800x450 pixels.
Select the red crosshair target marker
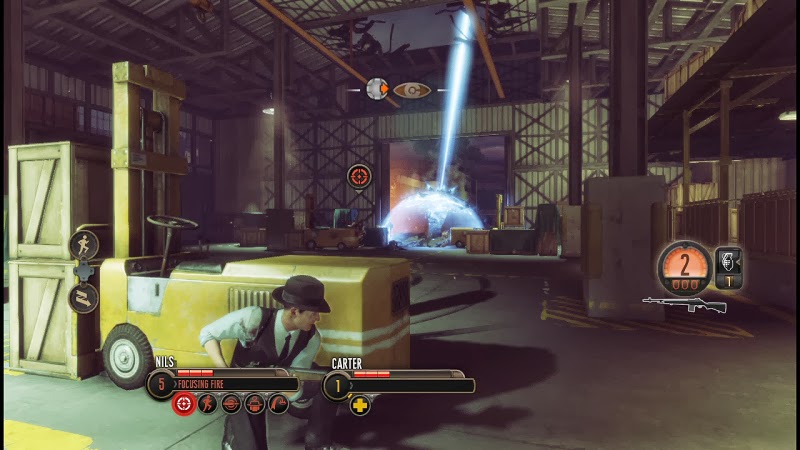click(x=358, y=176)
